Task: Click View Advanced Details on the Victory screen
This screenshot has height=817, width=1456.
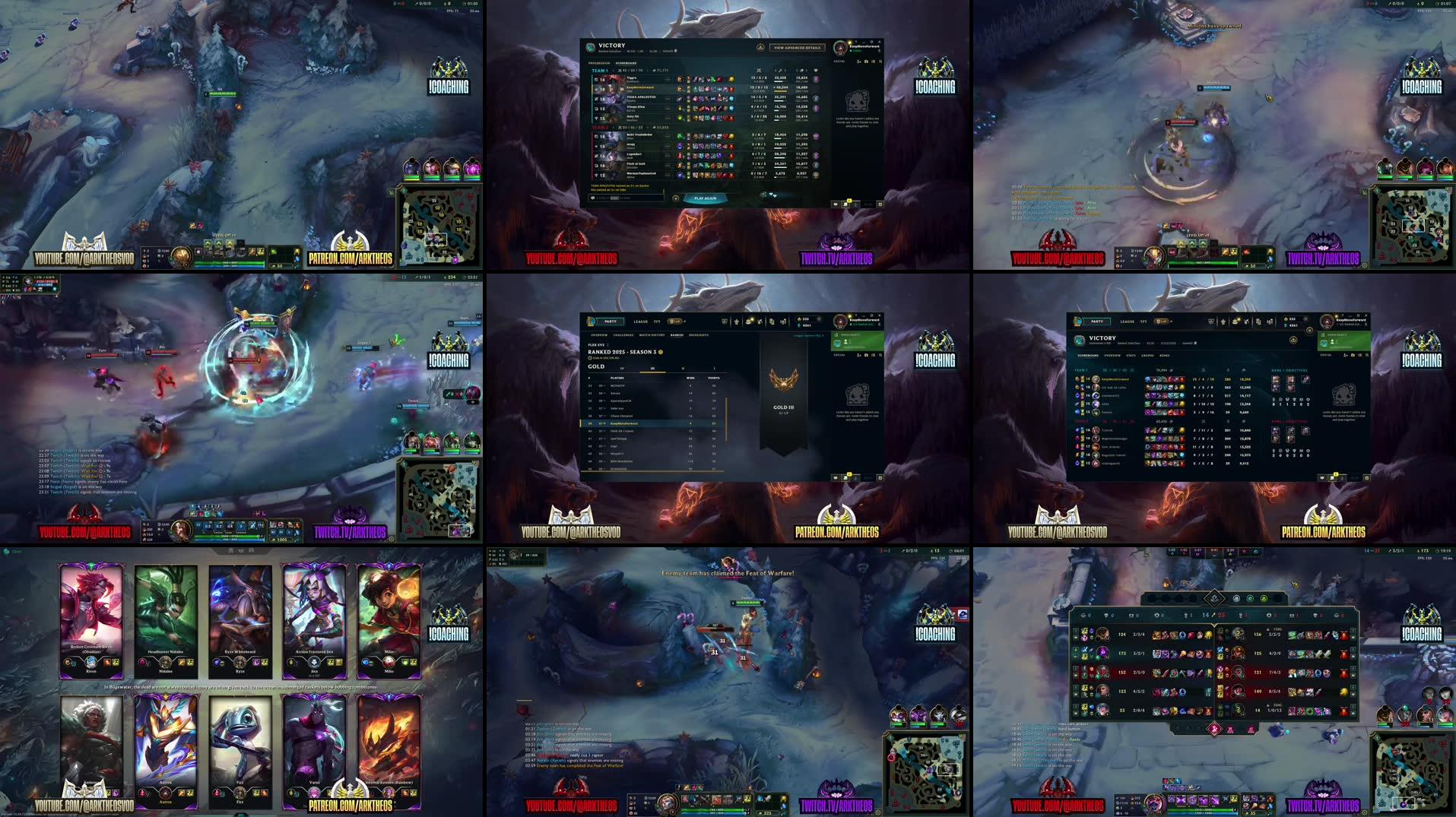Action: pyautogui.click(x=797, y=48)
